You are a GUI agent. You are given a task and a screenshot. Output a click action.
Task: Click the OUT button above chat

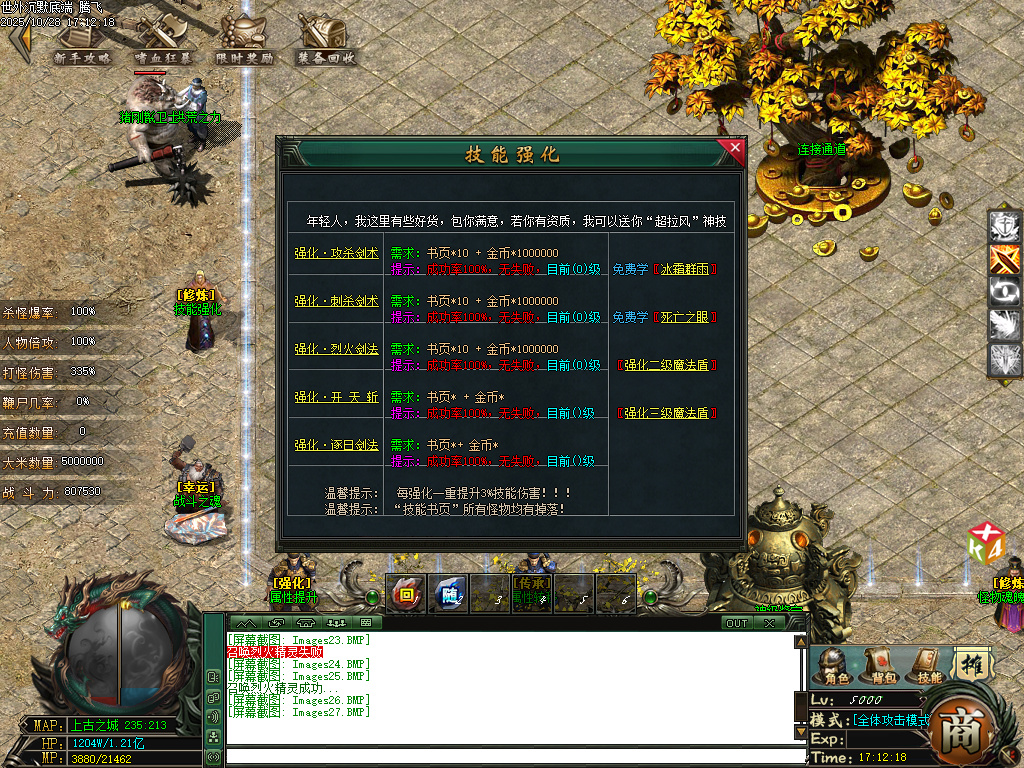(x=736, y=623)
